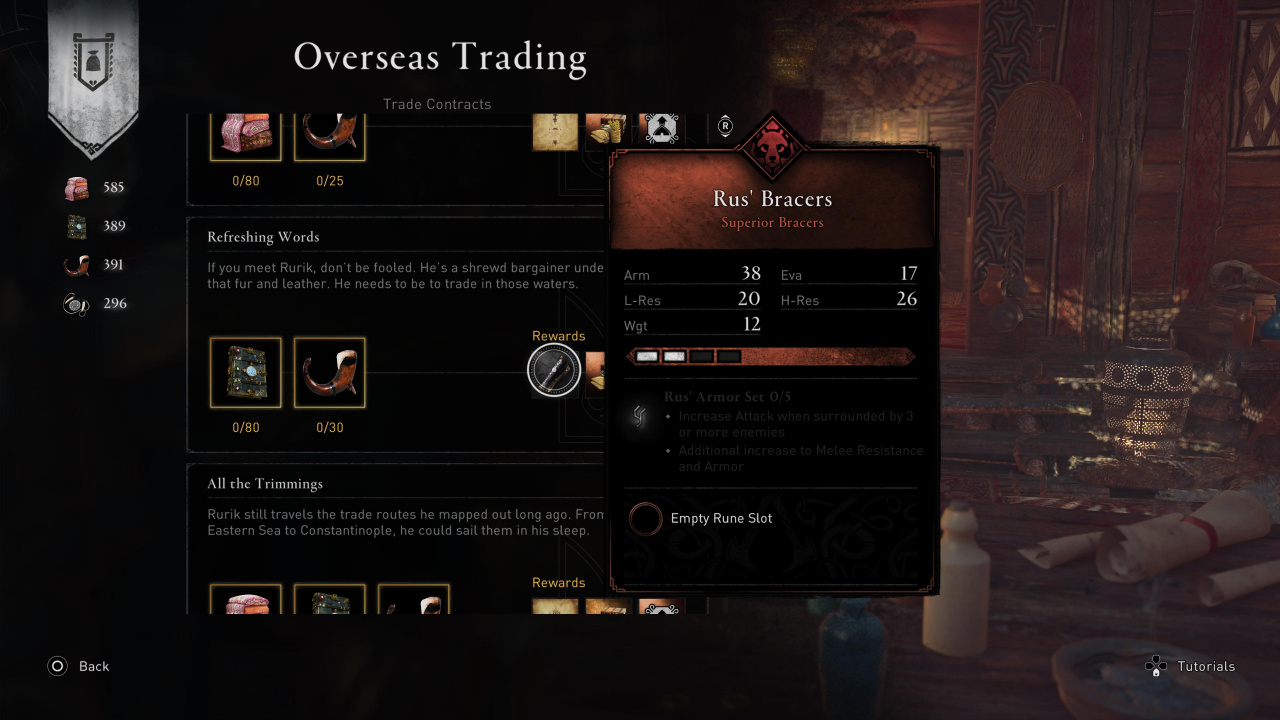The image size is (1280, 720).
Task: Select the top contract's map reward icon
Action: 555,131
